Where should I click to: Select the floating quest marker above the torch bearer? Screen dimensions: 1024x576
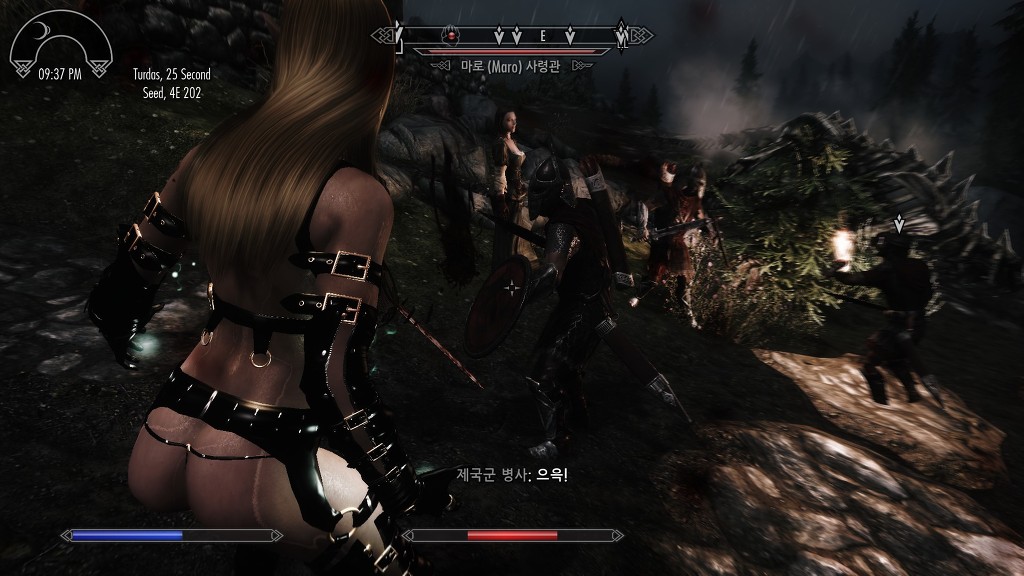click(899, 224)
